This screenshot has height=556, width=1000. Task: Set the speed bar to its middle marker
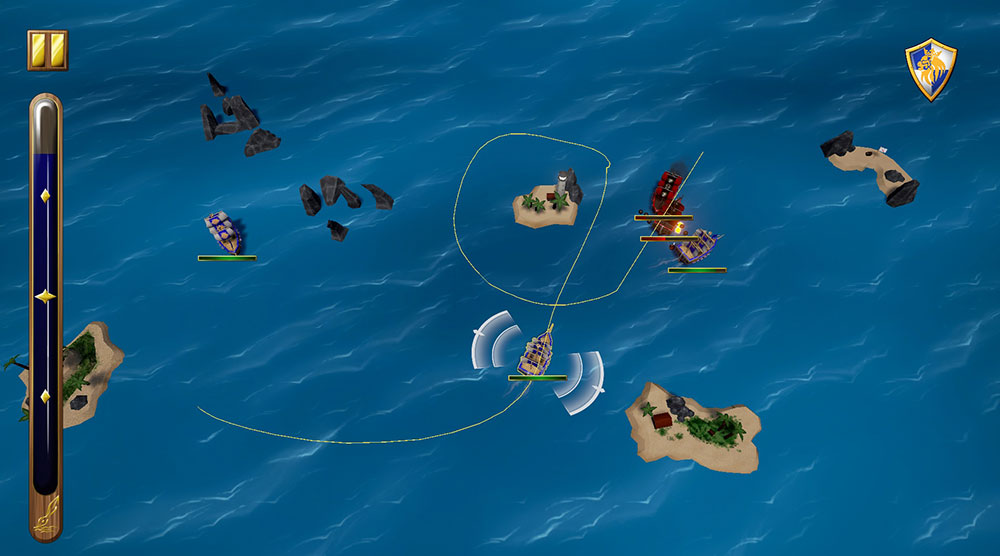pyautogui.click(x=45, y=296)
